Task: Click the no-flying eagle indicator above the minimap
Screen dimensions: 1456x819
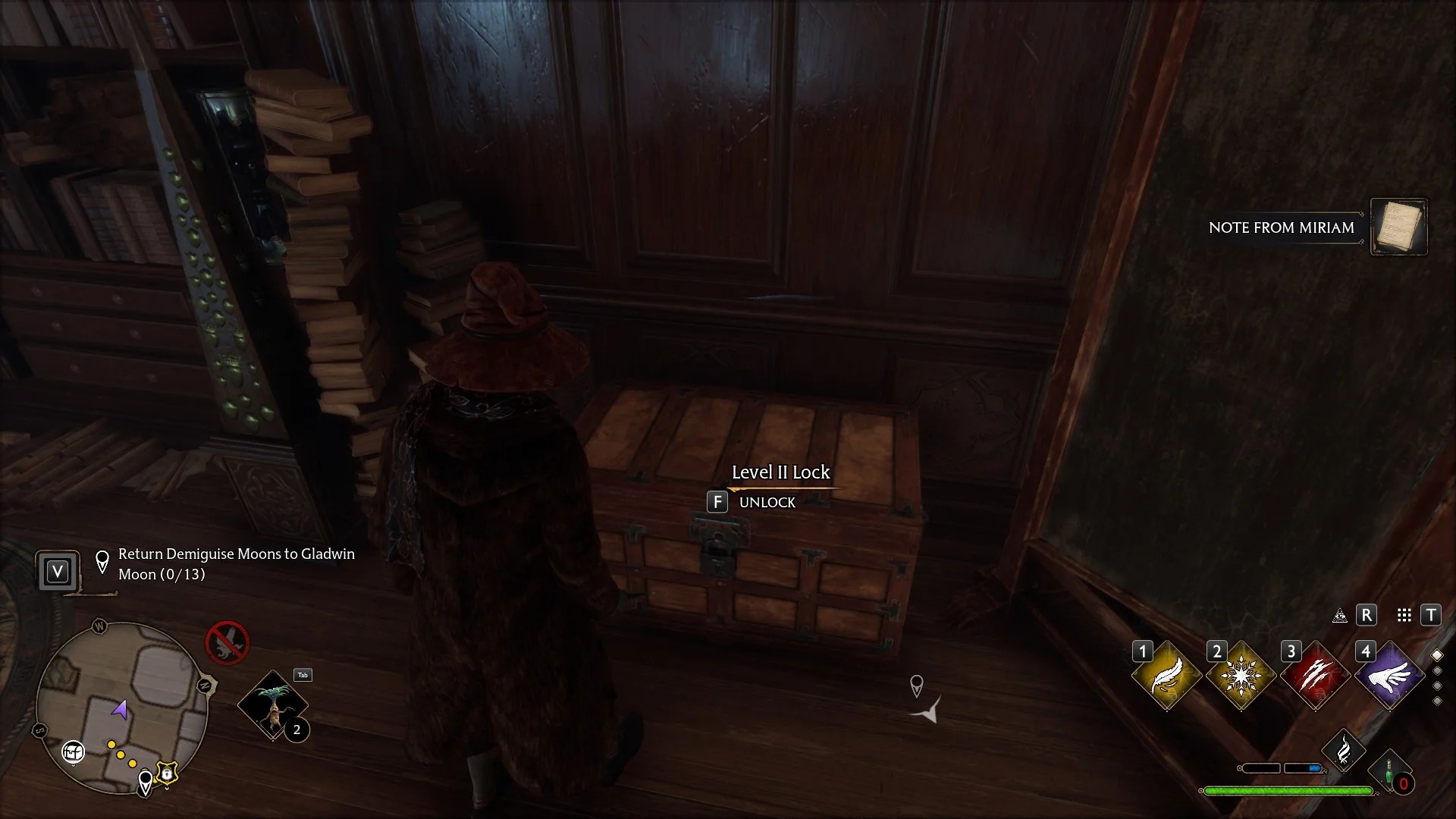Action: [227, 643]
